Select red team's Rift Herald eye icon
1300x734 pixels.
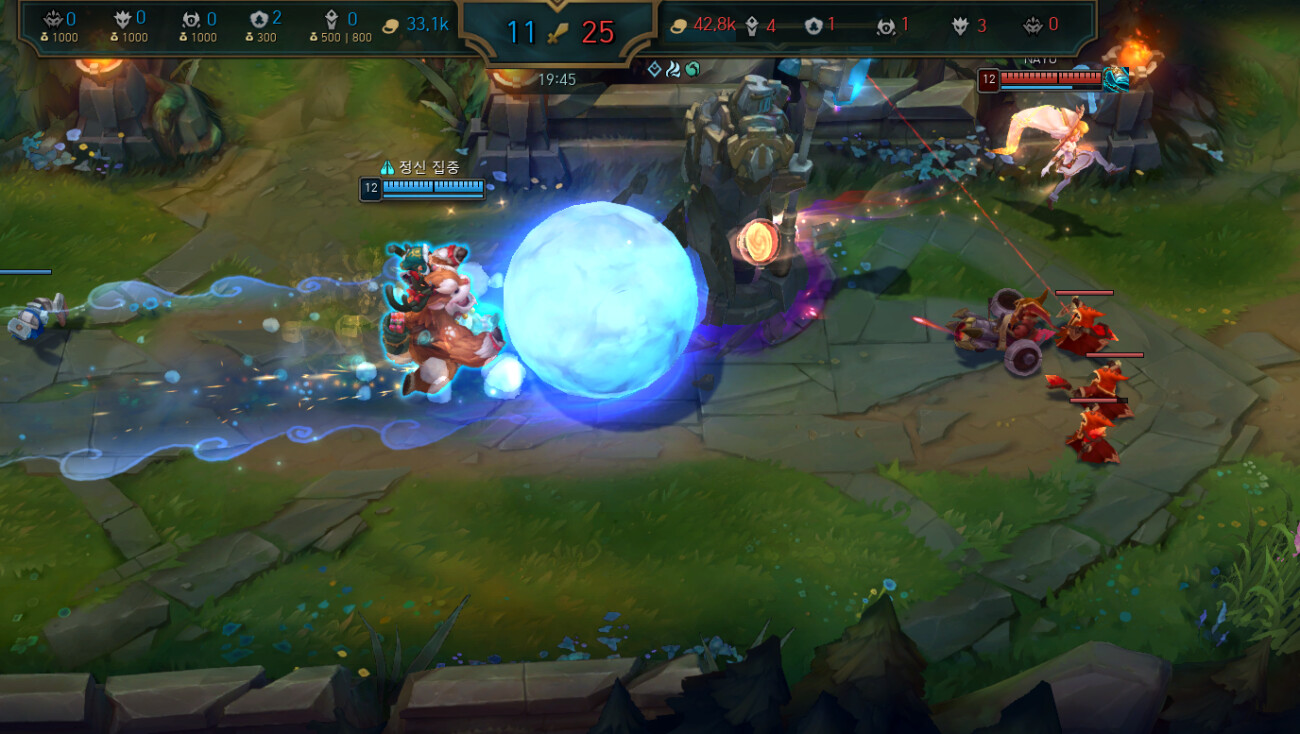885,26
